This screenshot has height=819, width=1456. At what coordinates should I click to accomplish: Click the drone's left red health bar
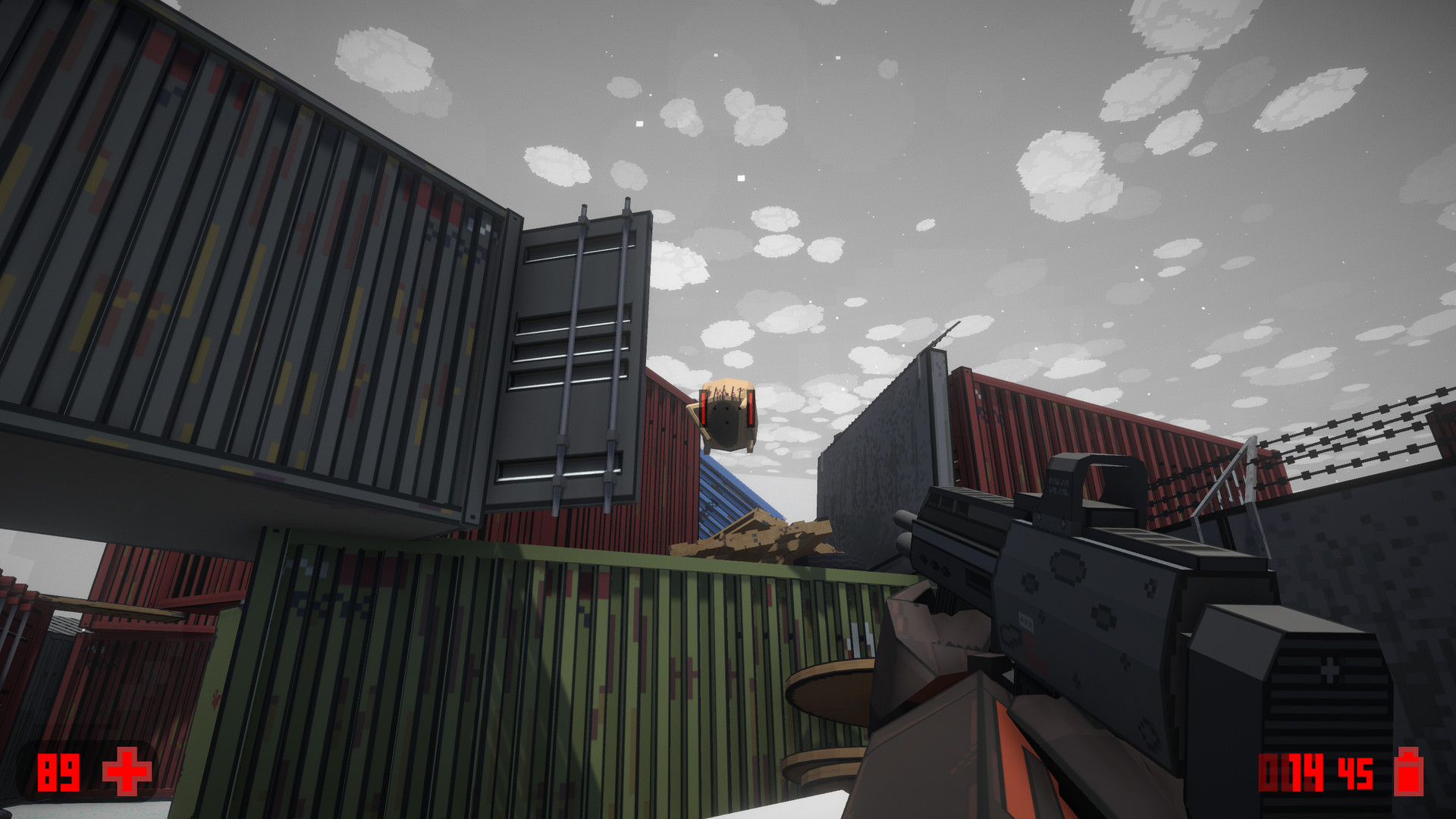tap(703, 409)
